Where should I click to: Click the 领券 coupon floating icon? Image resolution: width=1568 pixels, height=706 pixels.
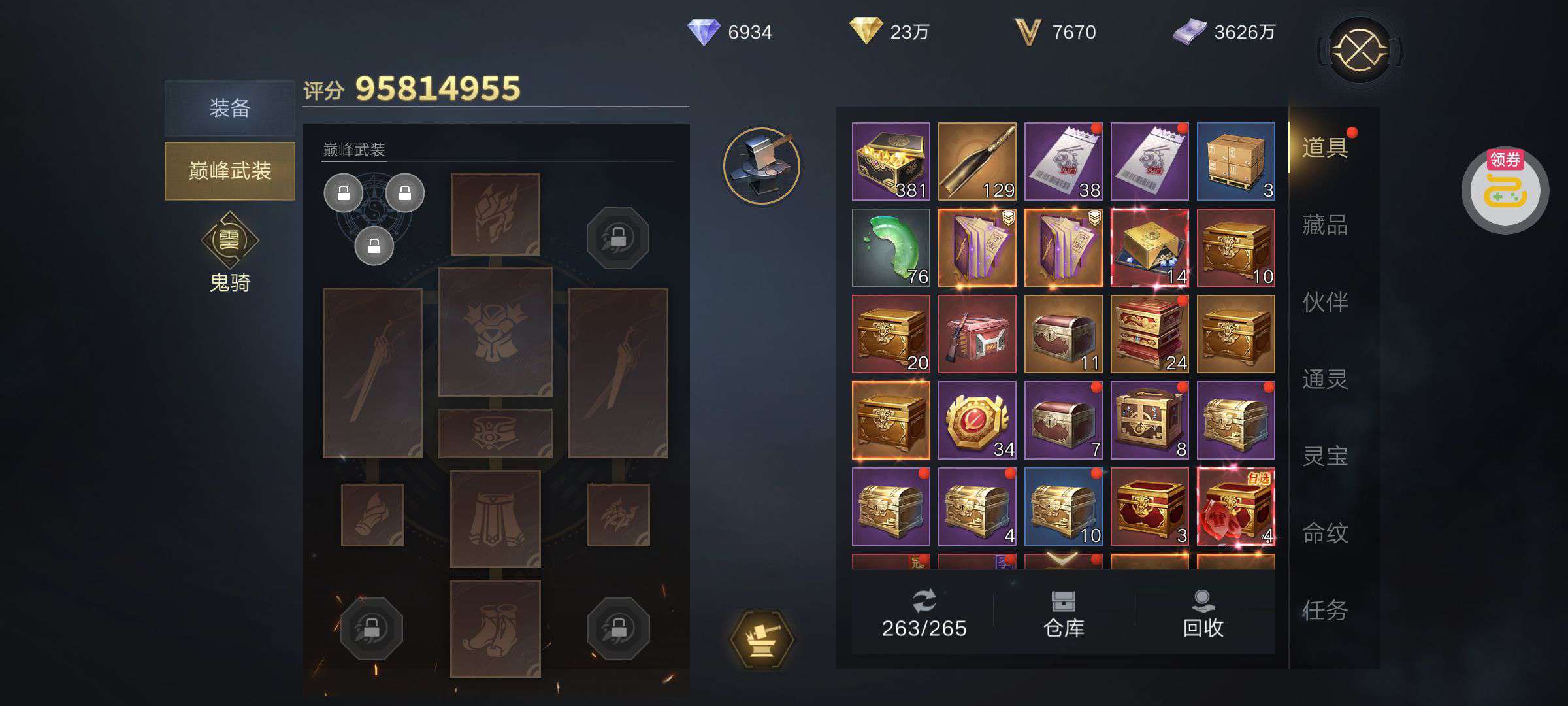click(x=1505, y=191)
